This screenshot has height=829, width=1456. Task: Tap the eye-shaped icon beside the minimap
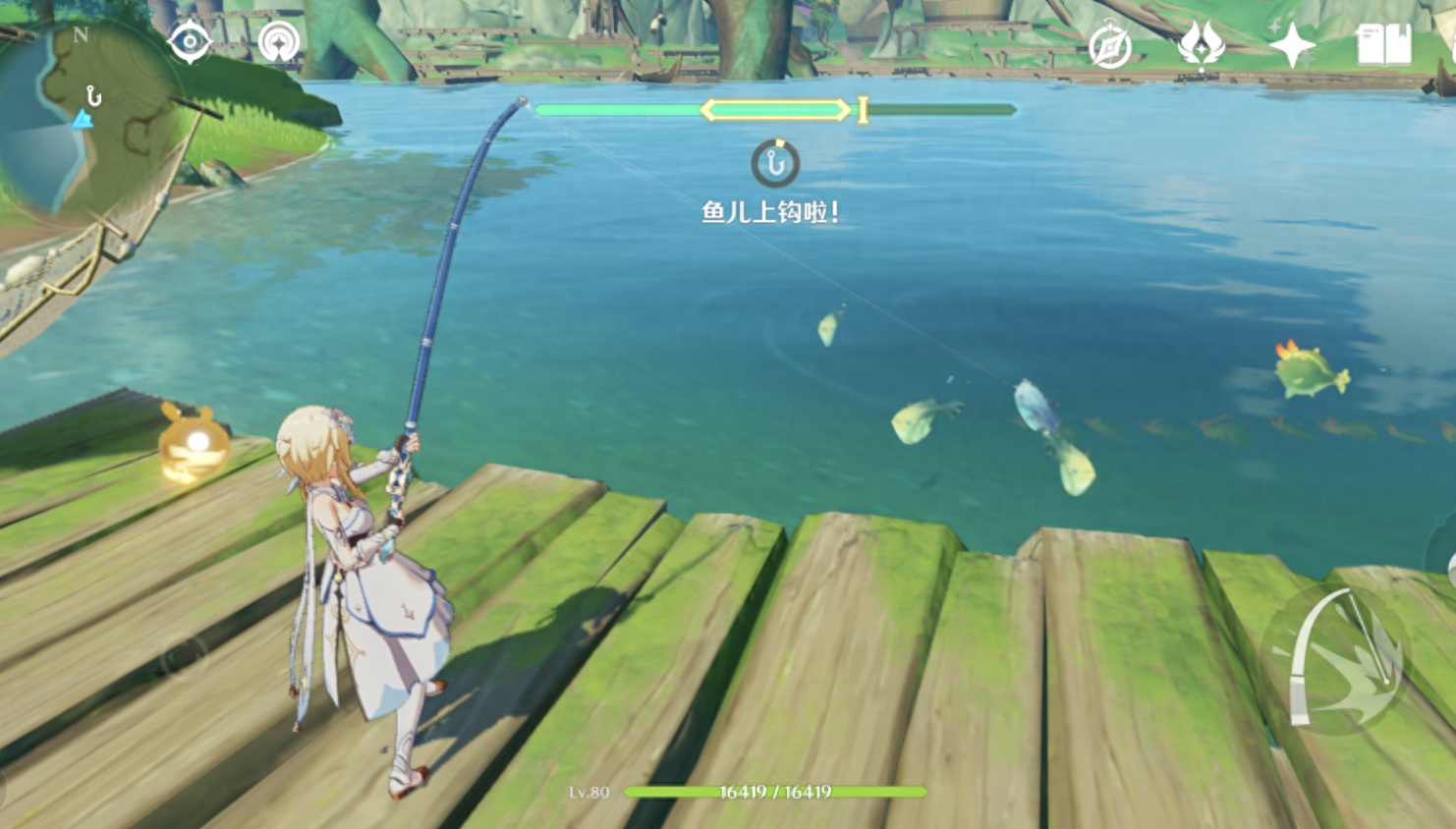pyautogui.click(x=190, y=42)
